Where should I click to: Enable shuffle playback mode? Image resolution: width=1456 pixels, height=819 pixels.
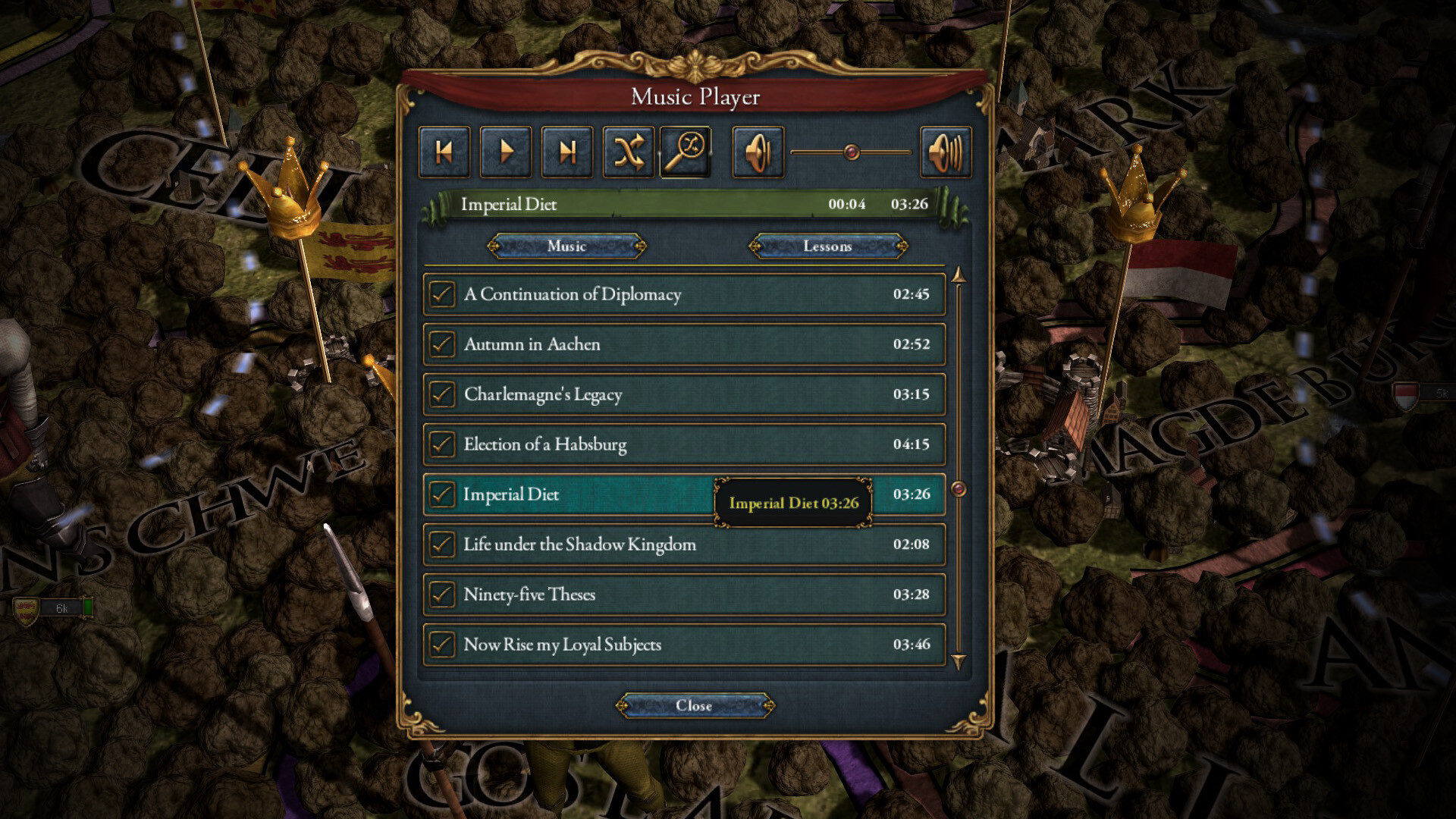tap(629, 151)
